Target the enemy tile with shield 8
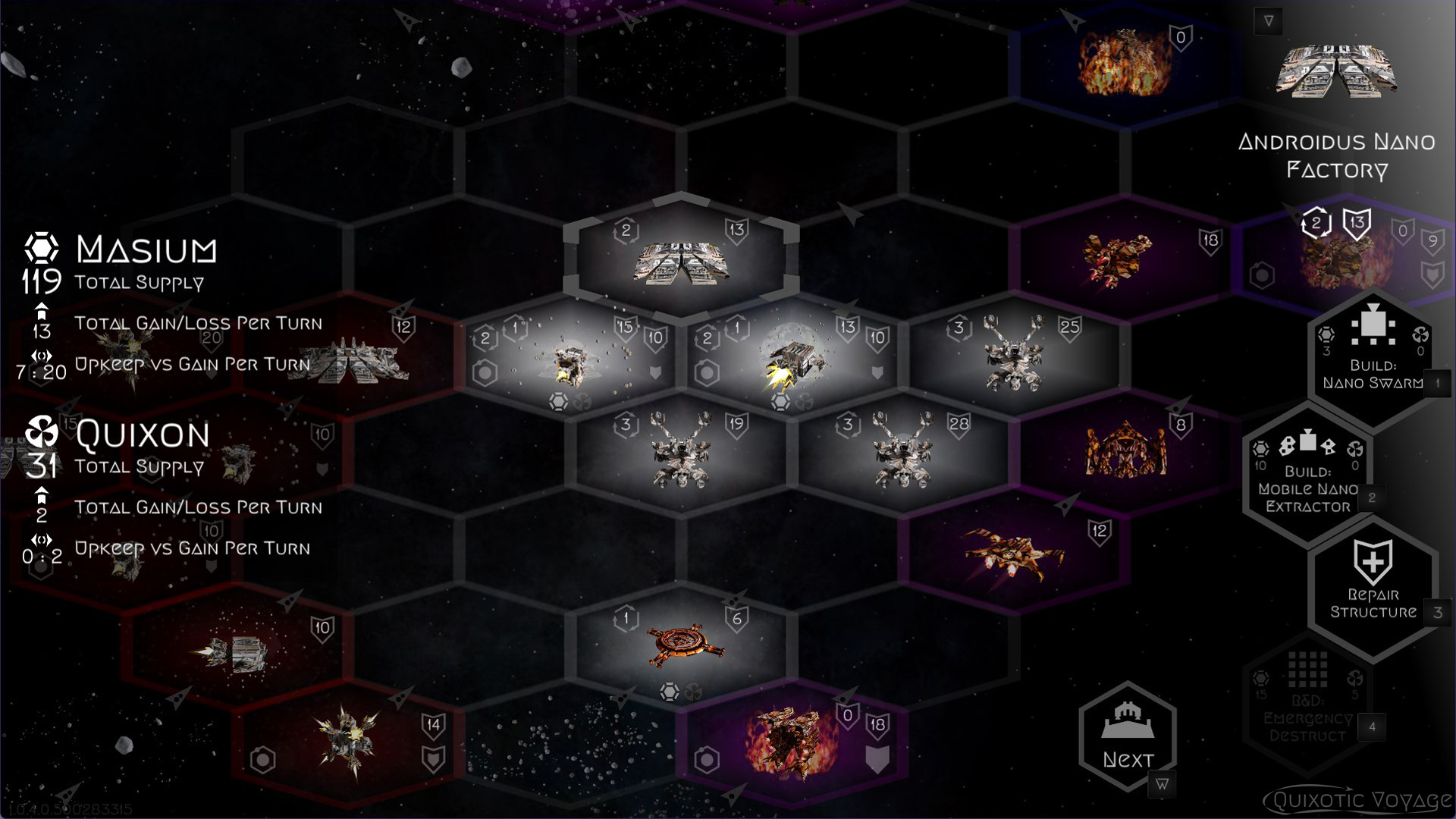Screen dimensions: 1456x819 pyautogui.click(x=1125, y=452)
